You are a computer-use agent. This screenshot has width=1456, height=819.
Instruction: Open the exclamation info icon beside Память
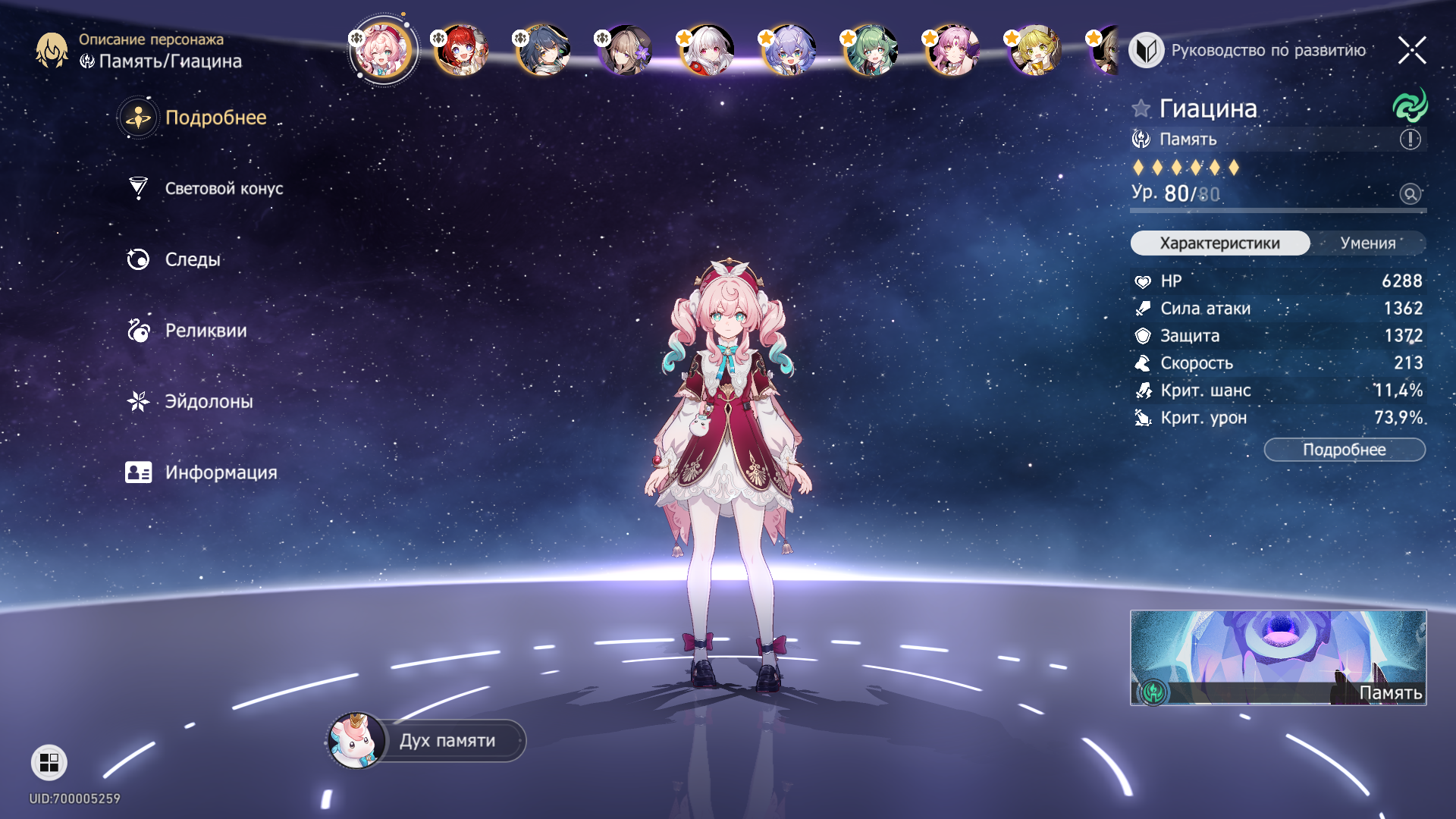coord(1410,140)
